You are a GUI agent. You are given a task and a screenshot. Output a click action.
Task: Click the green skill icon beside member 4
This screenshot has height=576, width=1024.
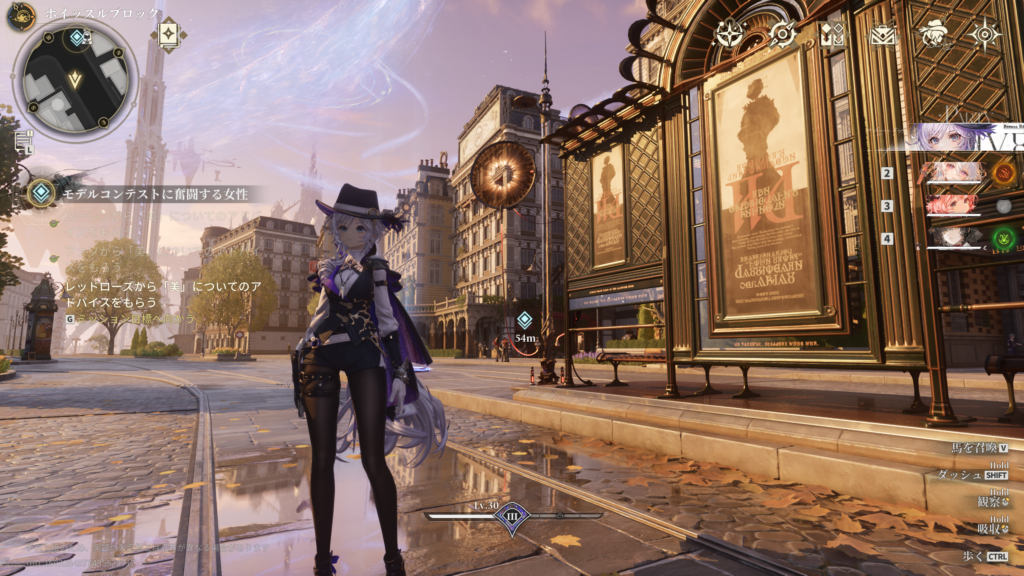(1004, 238)
